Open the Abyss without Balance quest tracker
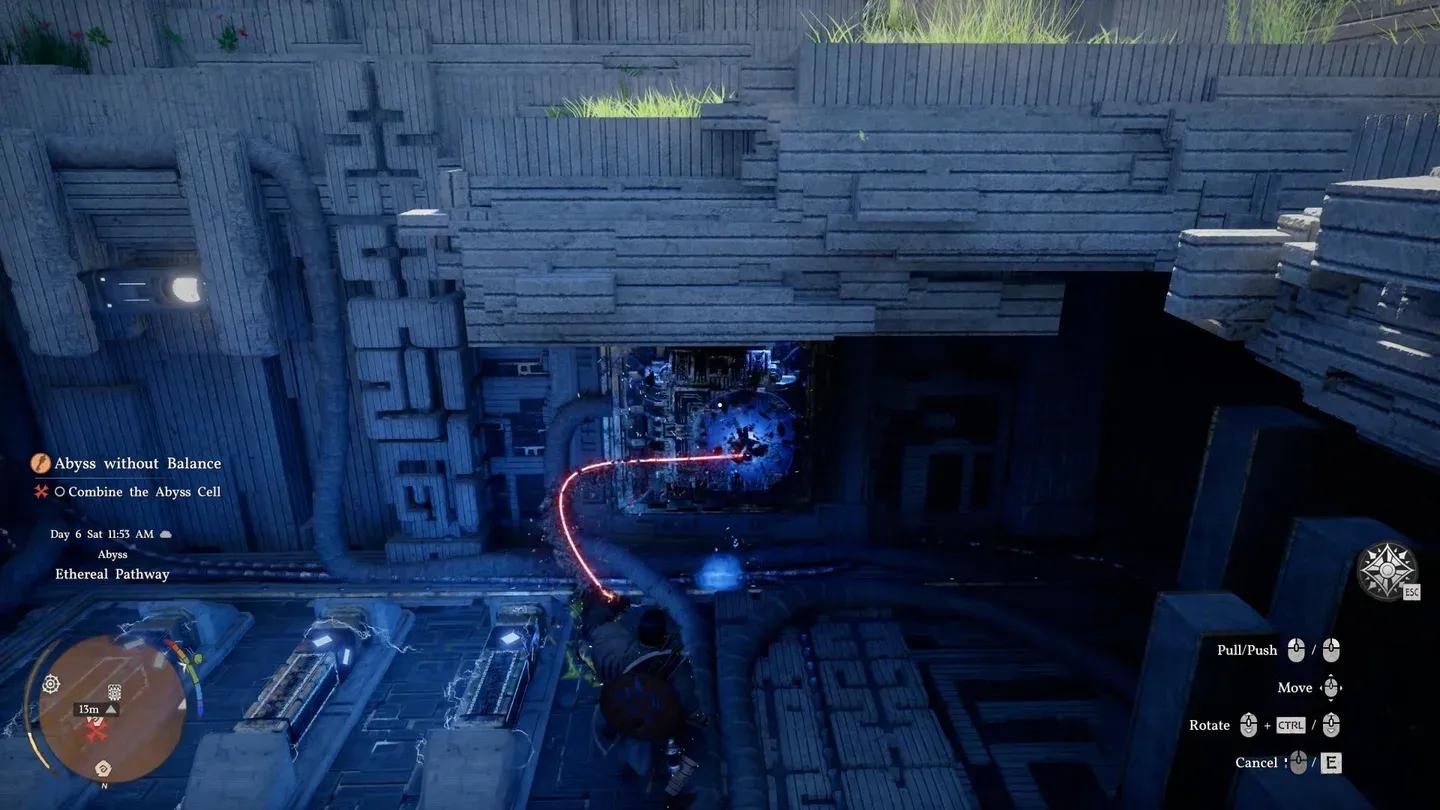1440x810 pixels. (137, 463)
